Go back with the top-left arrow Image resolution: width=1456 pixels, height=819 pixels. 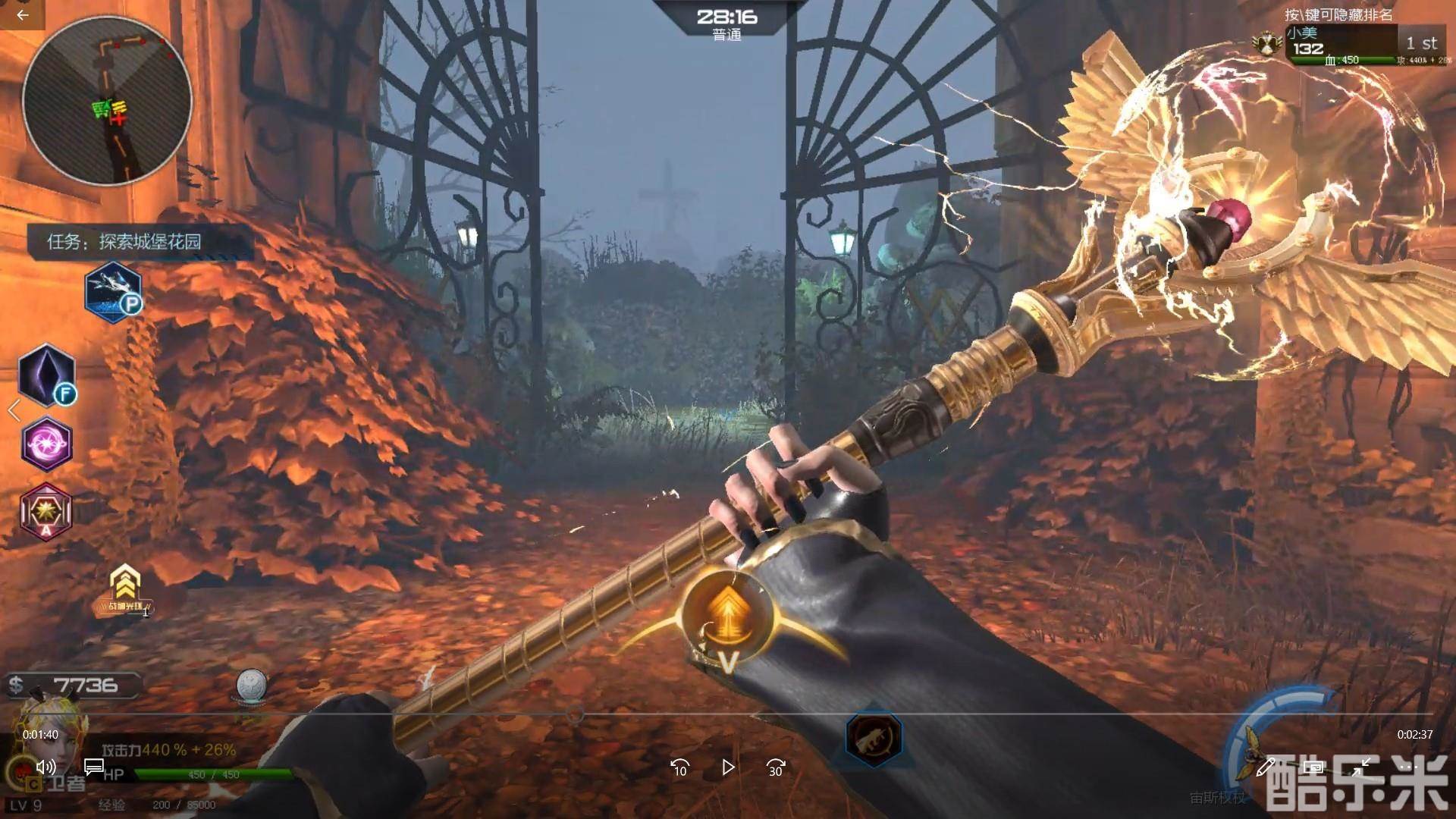[x=22, y=14]
